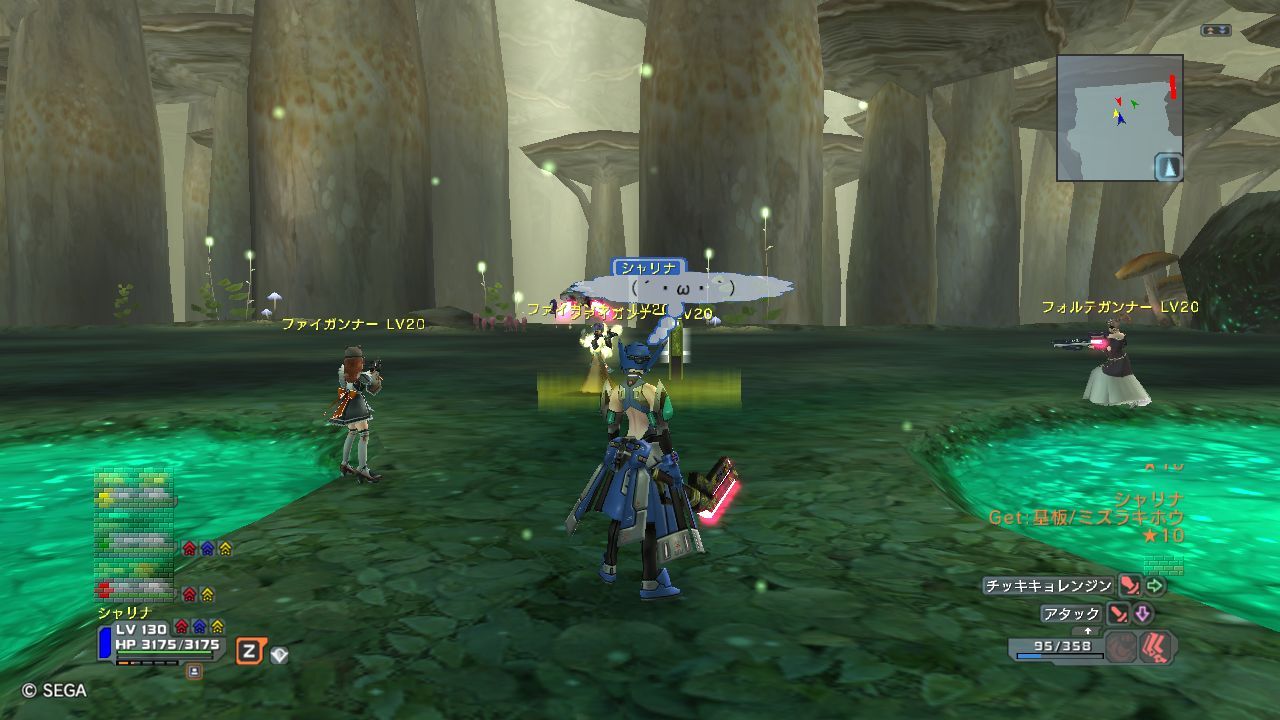Screen dimensions: 1280x720
Task: Click the small icon below the HP bar
Action: pyautogui.click(x=194, y=671)
